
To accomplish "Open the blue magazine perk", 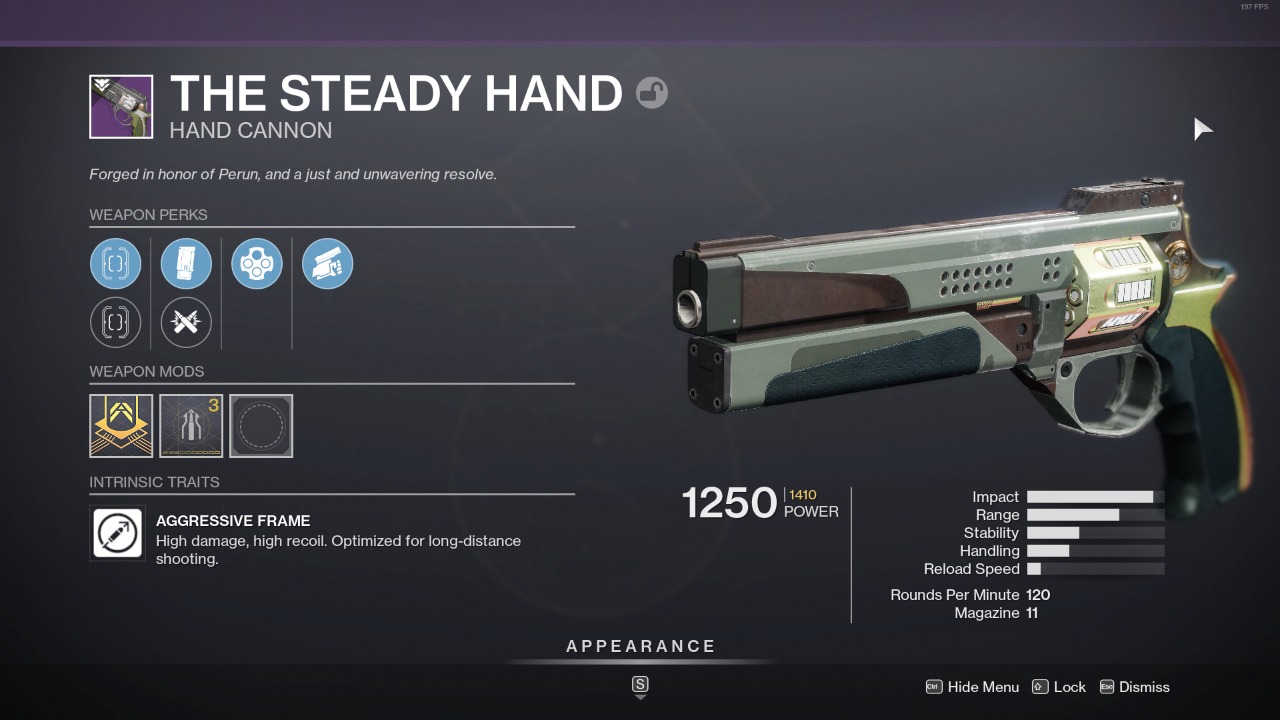I will [186, 263].
